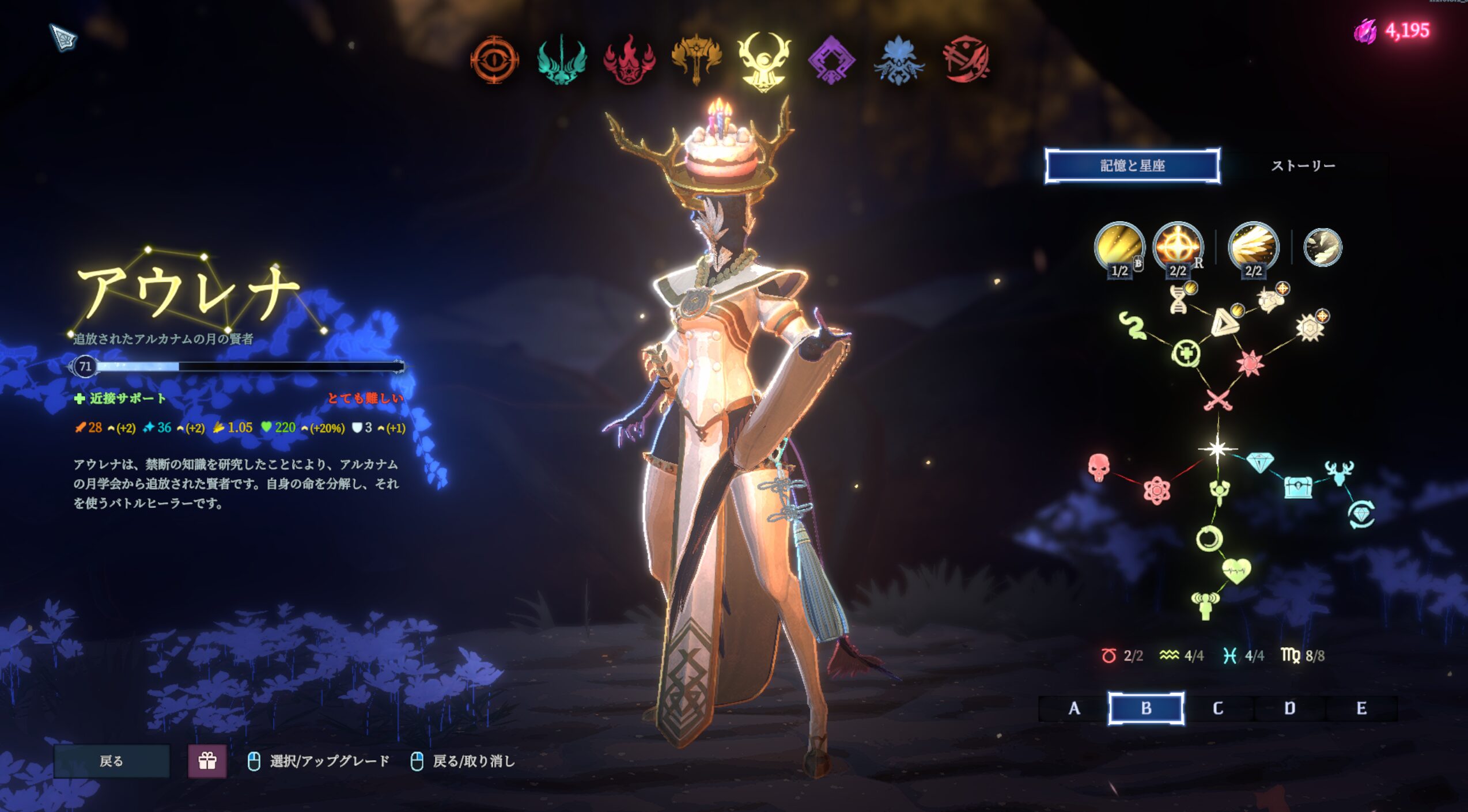The height and width of the screenshot is (812, 1468).
Task: Select the green heart constellation node
Action: 1236,571
